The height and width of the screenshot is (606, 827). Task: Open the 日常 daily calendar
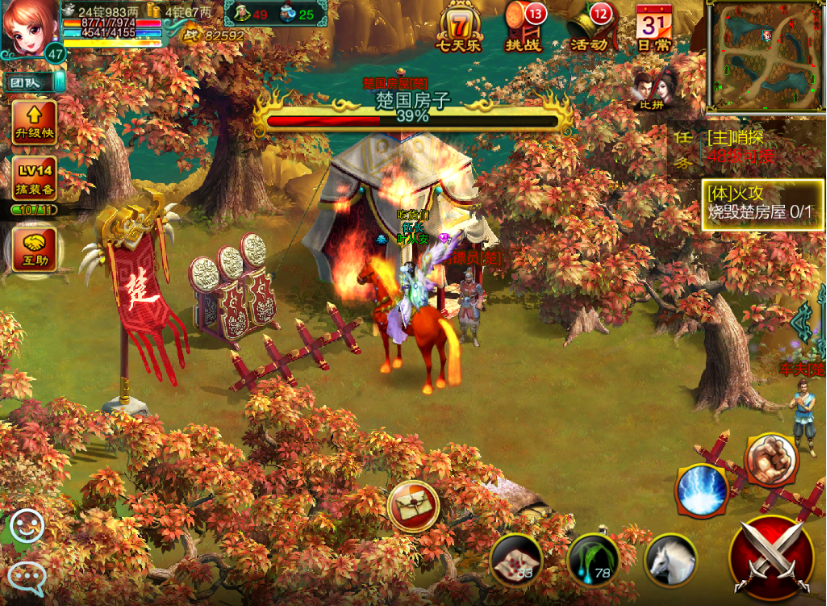click(653, 27)
